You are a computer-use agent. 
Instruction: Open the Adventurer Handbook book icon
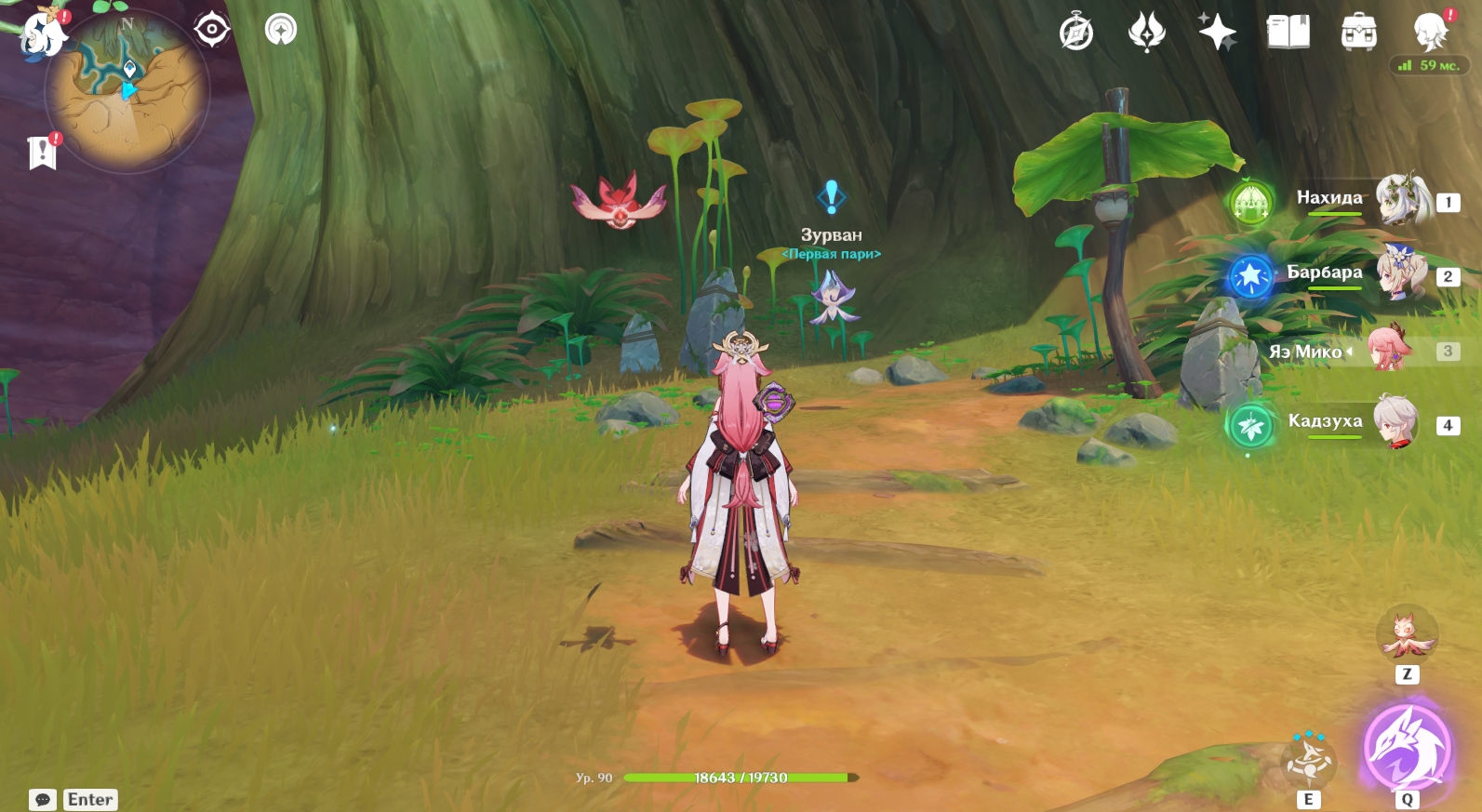[x=1288, y=33]
